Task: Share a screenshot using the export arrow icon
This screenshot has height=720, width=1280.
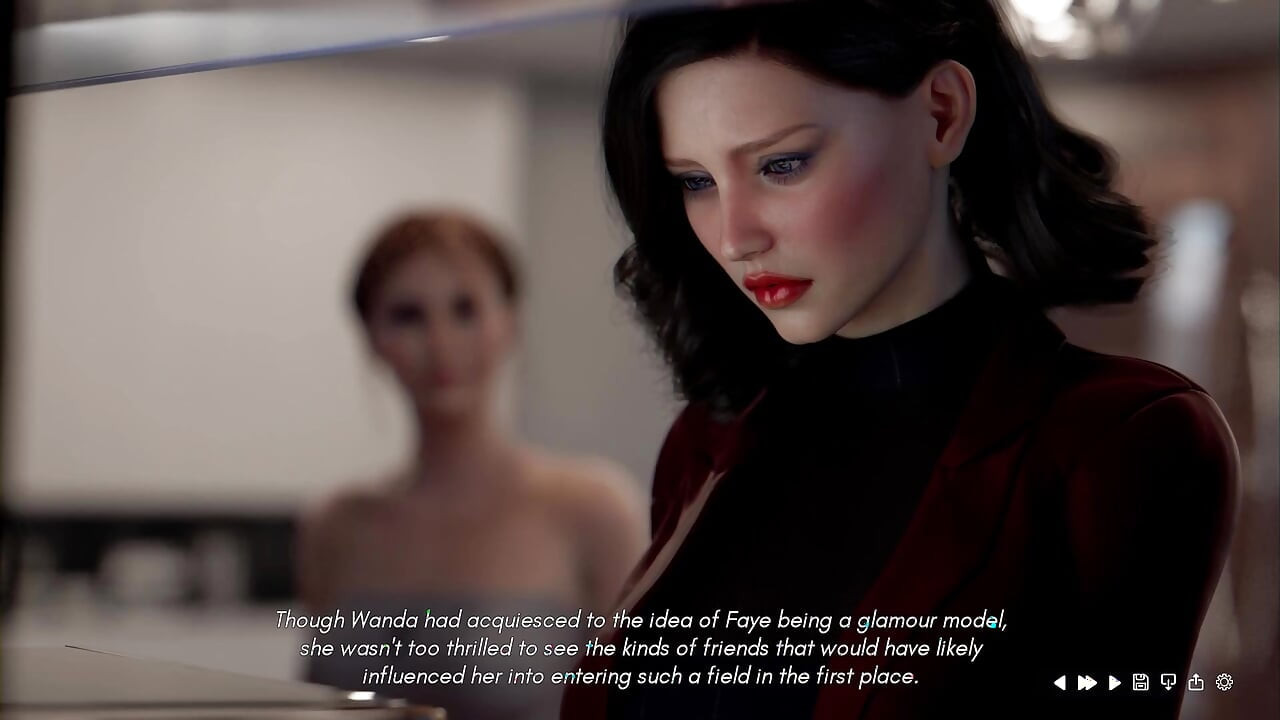Action: pyautogui.click(x=1197, y=682)
